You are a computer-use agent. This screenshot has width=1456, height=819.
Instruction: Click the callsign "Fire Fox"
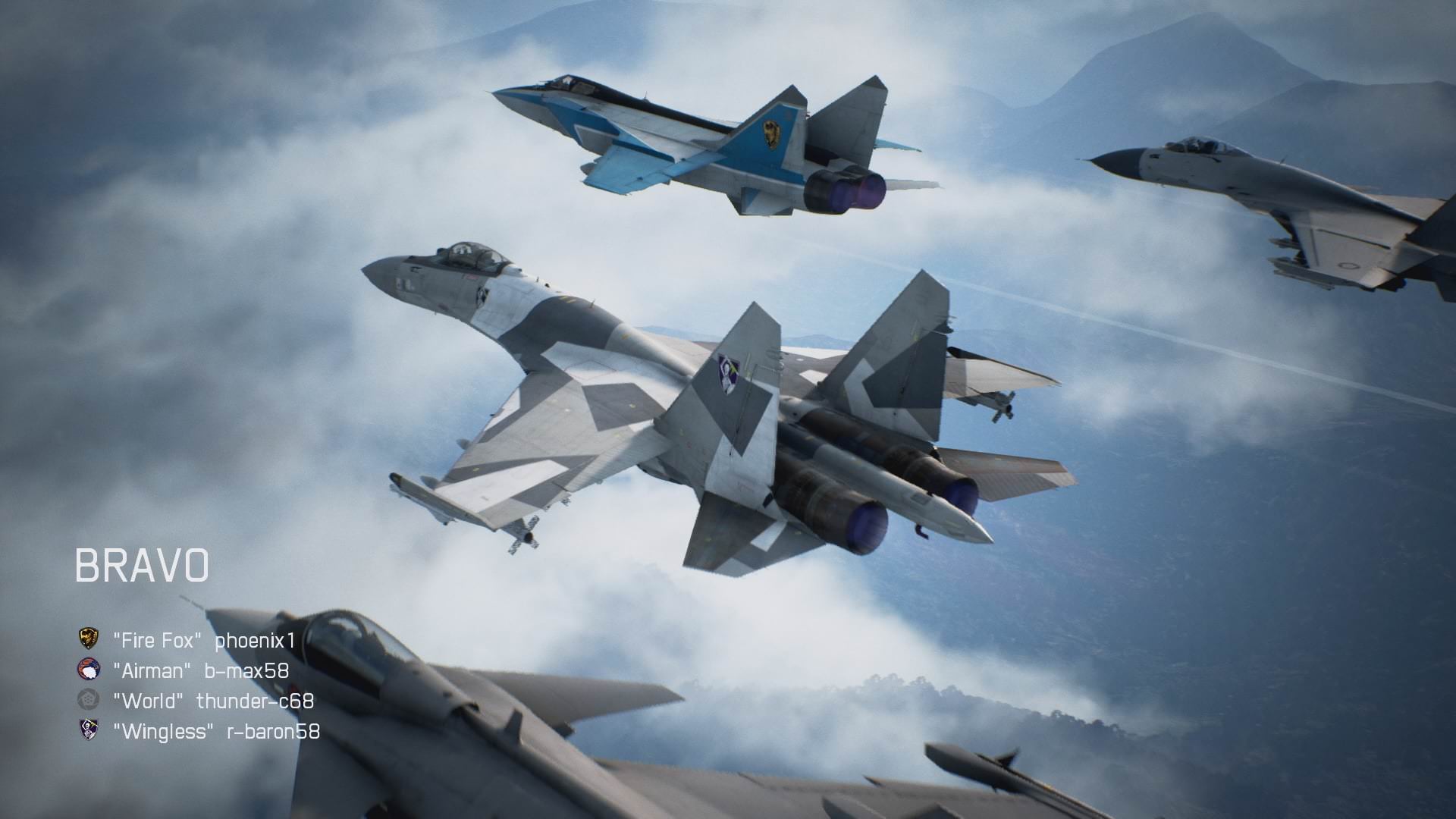(x=155, y=639)
